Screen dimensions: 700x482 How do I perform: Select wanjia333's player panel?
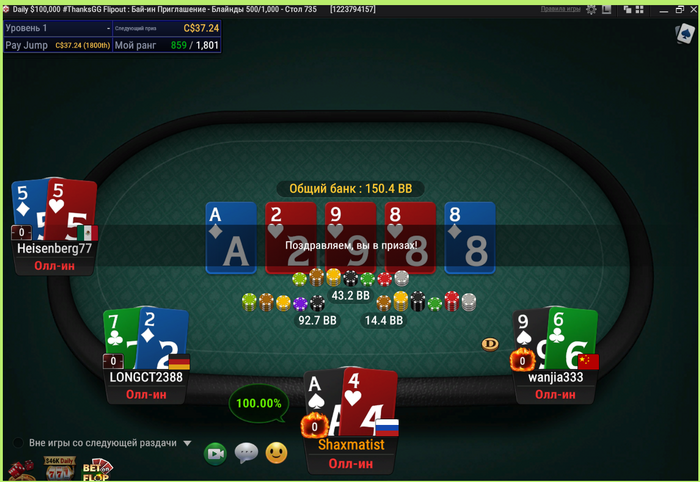click(x=555, y=377)
